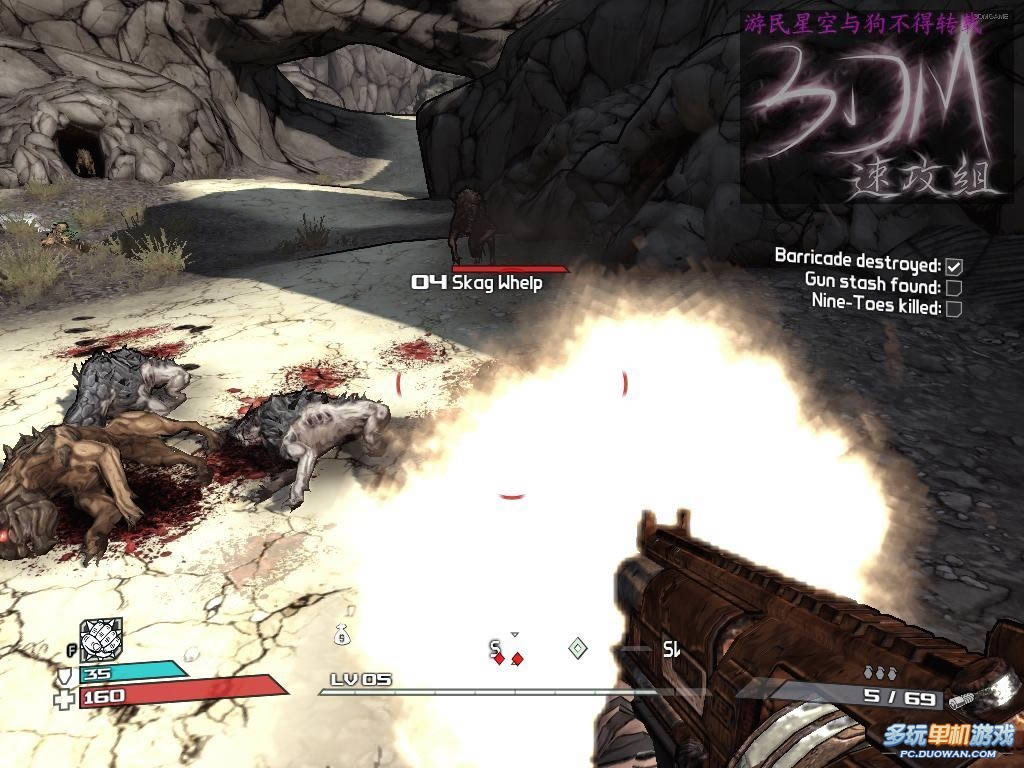The image size is (1024, 768).
Task: Select the money bag marker on the compass
Action: (340, 633)
